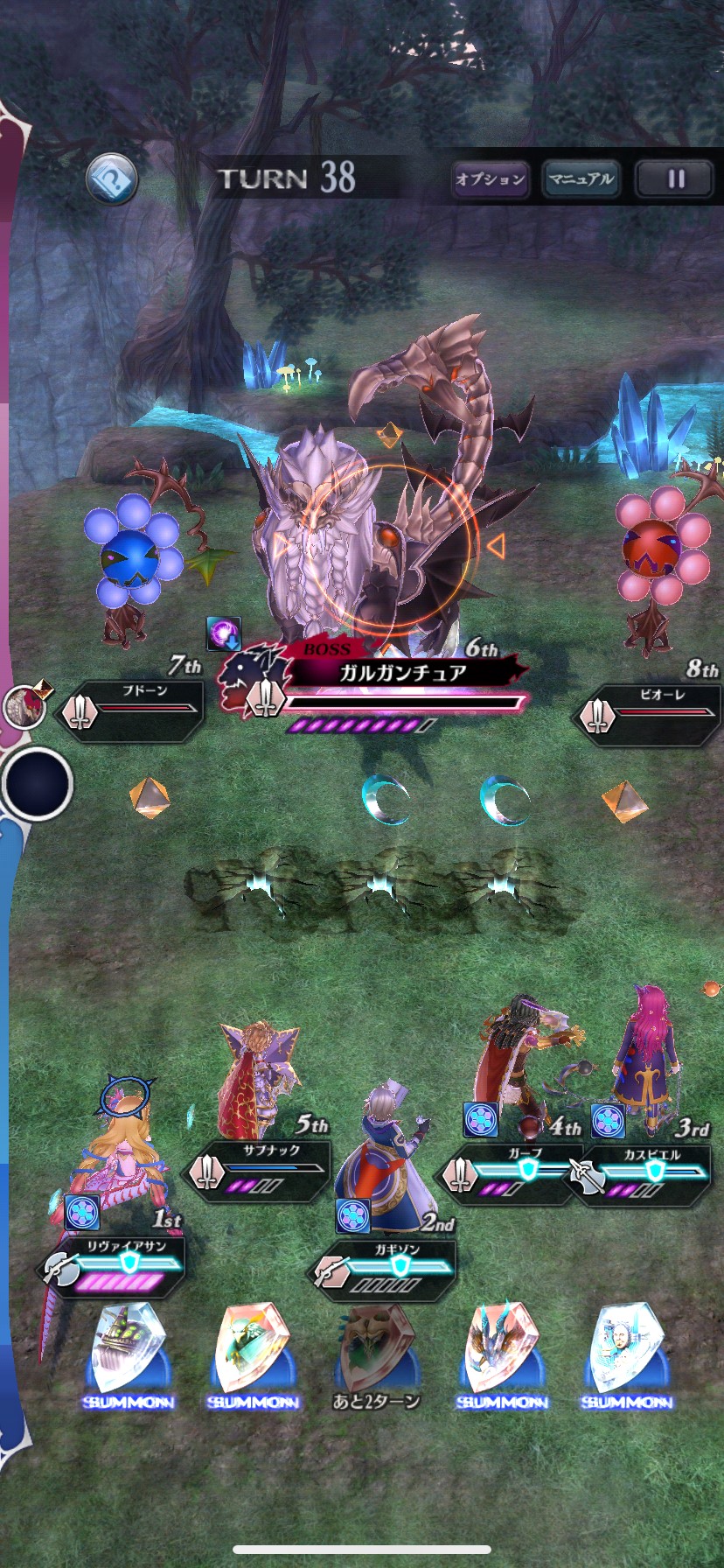Tap the dark circular orb button

pos(37,783)
